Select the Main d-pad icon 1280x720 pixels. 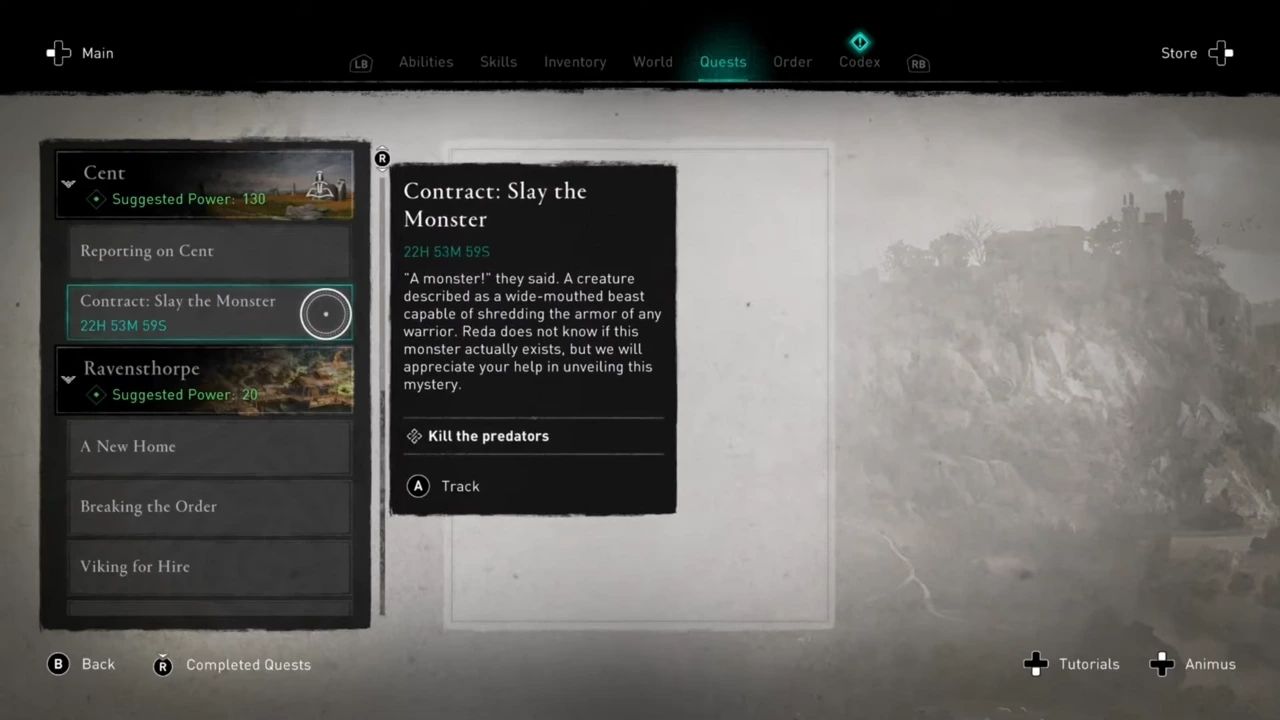pos(59,53)
